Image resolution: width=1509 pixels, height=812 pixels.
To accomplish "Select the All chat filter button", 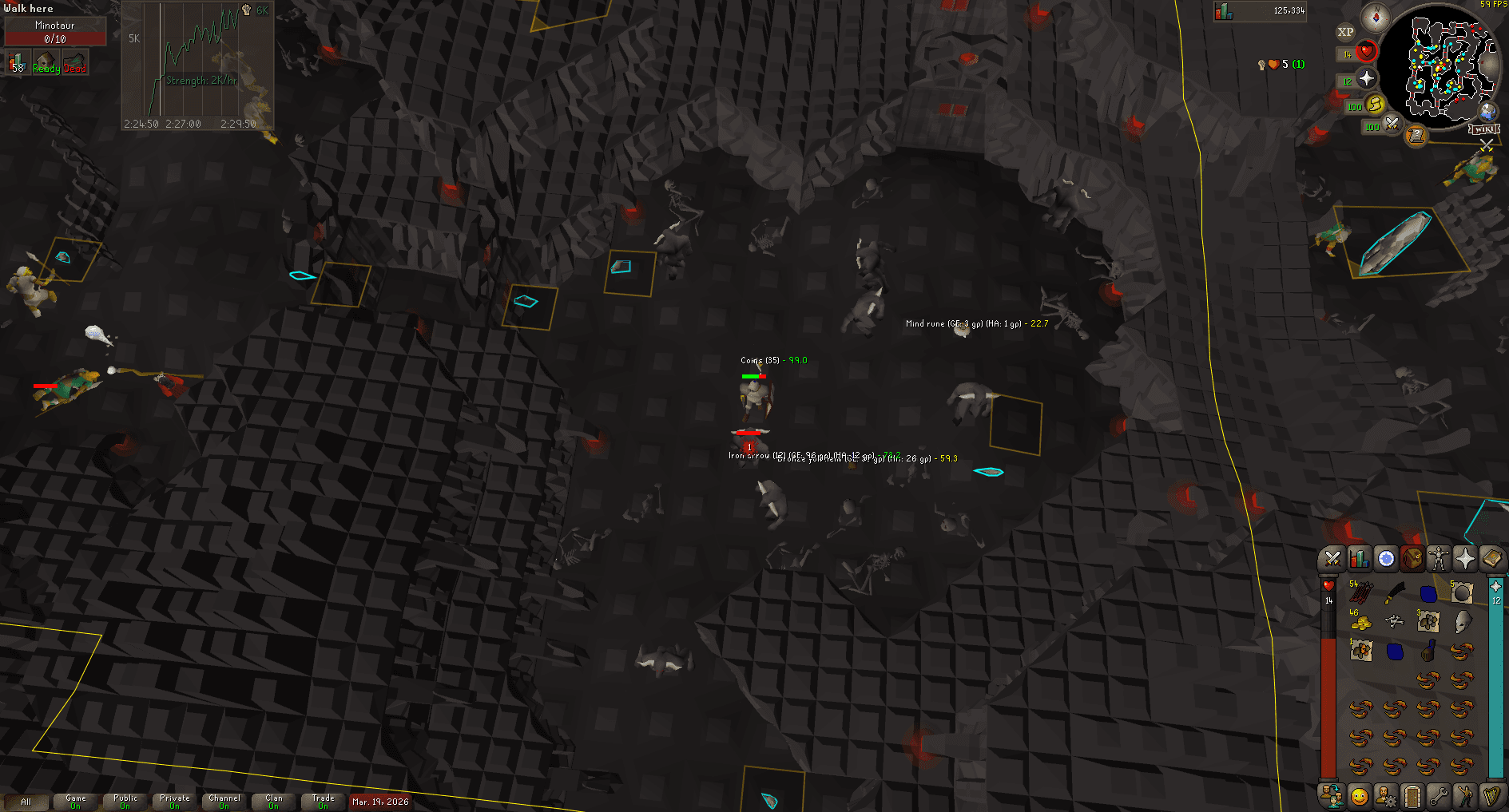I will 28,801.
